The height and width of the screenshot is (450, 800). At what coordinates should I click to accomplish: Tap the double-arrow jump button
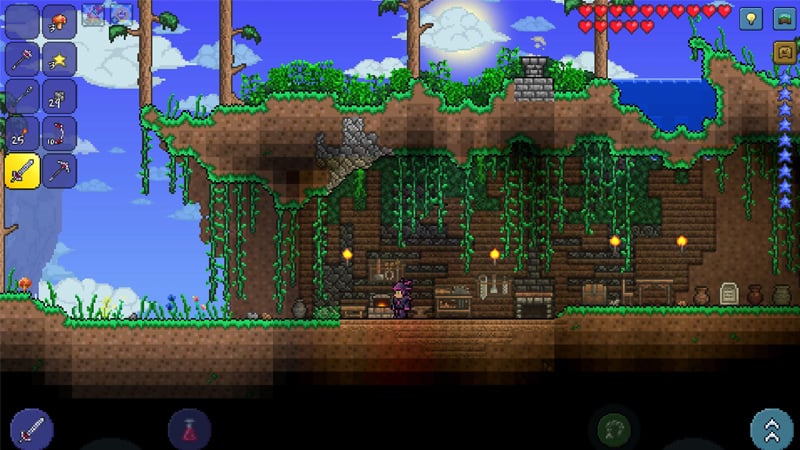771,429
